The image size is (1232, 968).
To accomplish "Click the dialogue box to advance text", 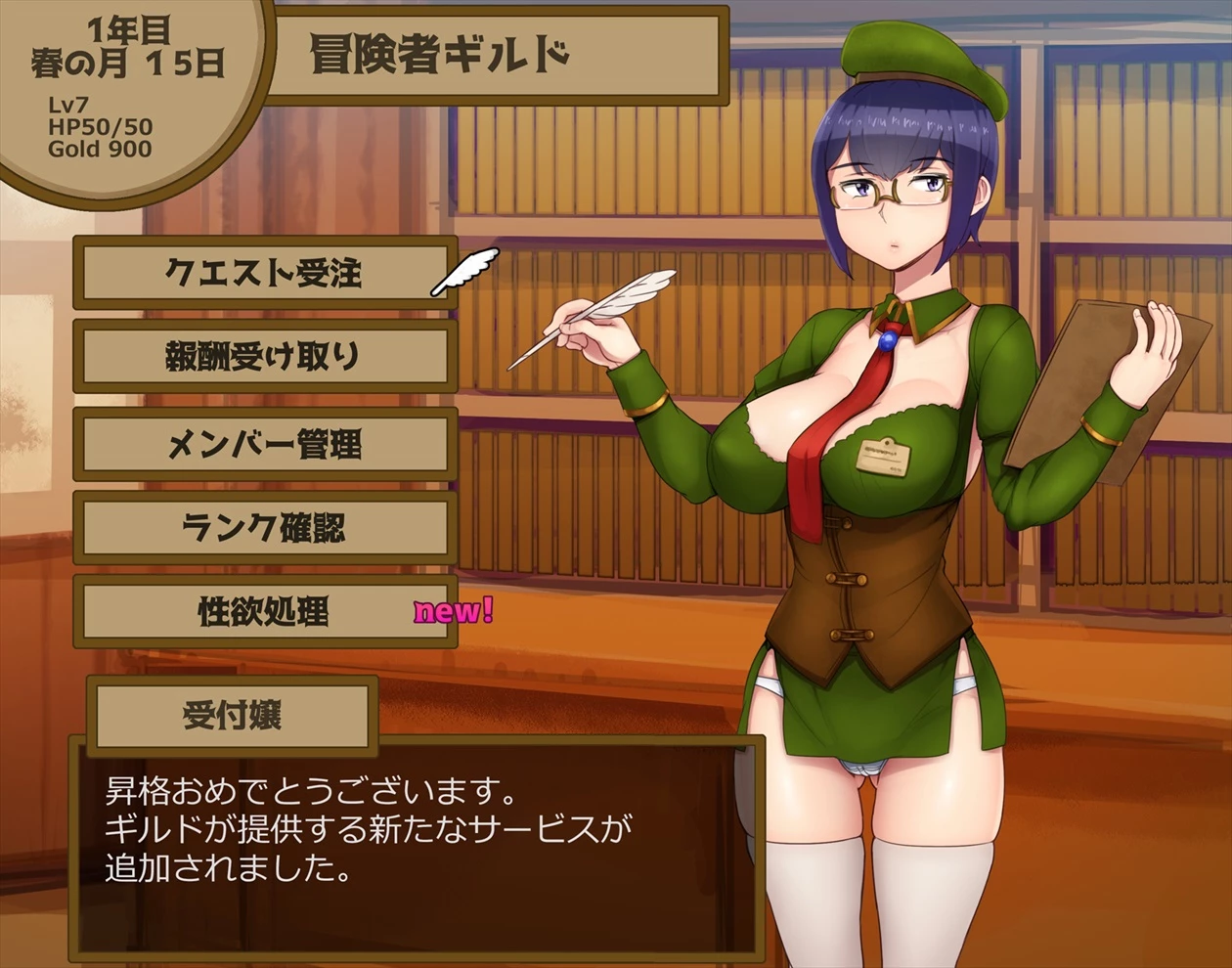I will [x=416, y=846].
